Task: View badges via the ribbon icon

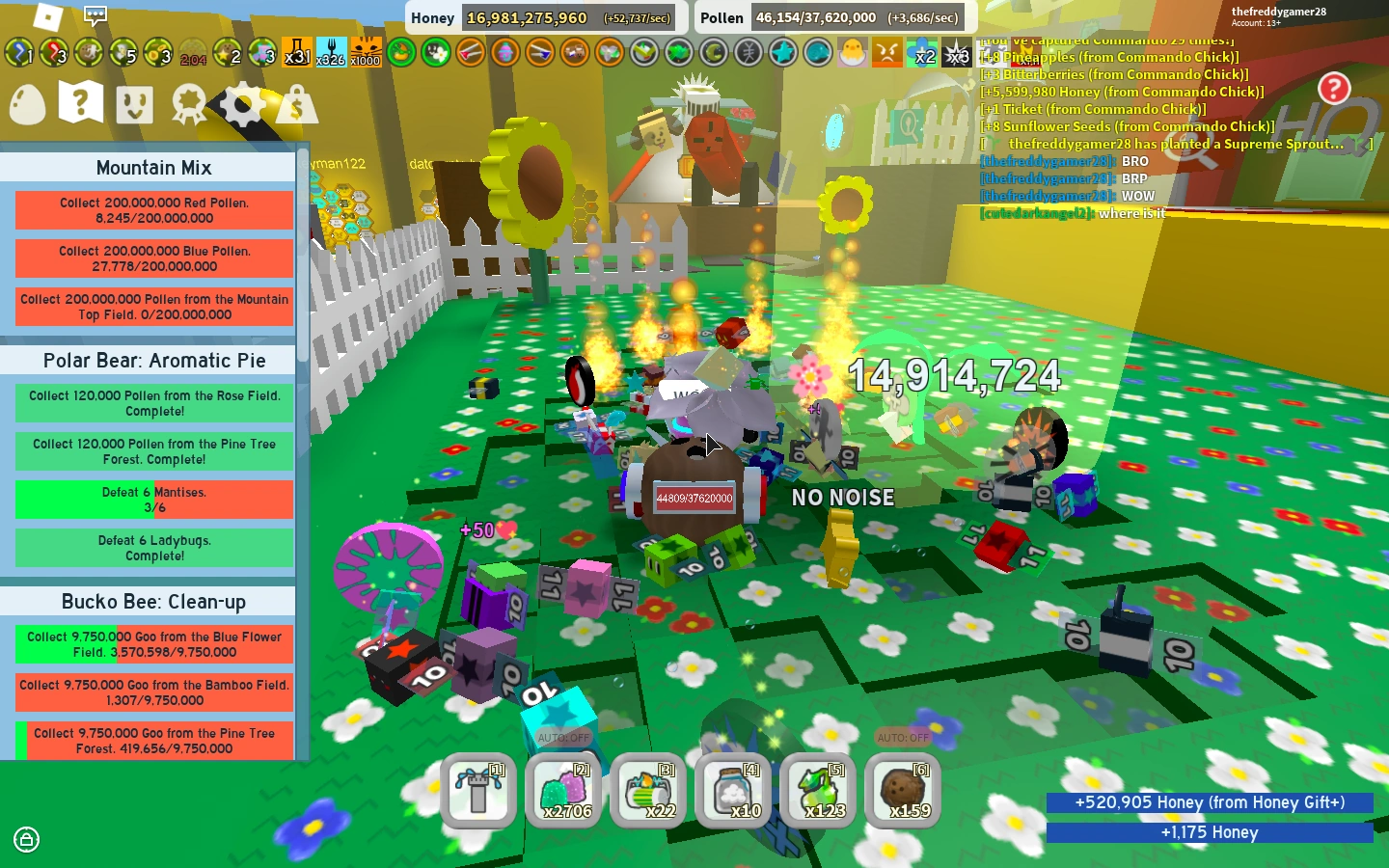Action: point(189,102)
